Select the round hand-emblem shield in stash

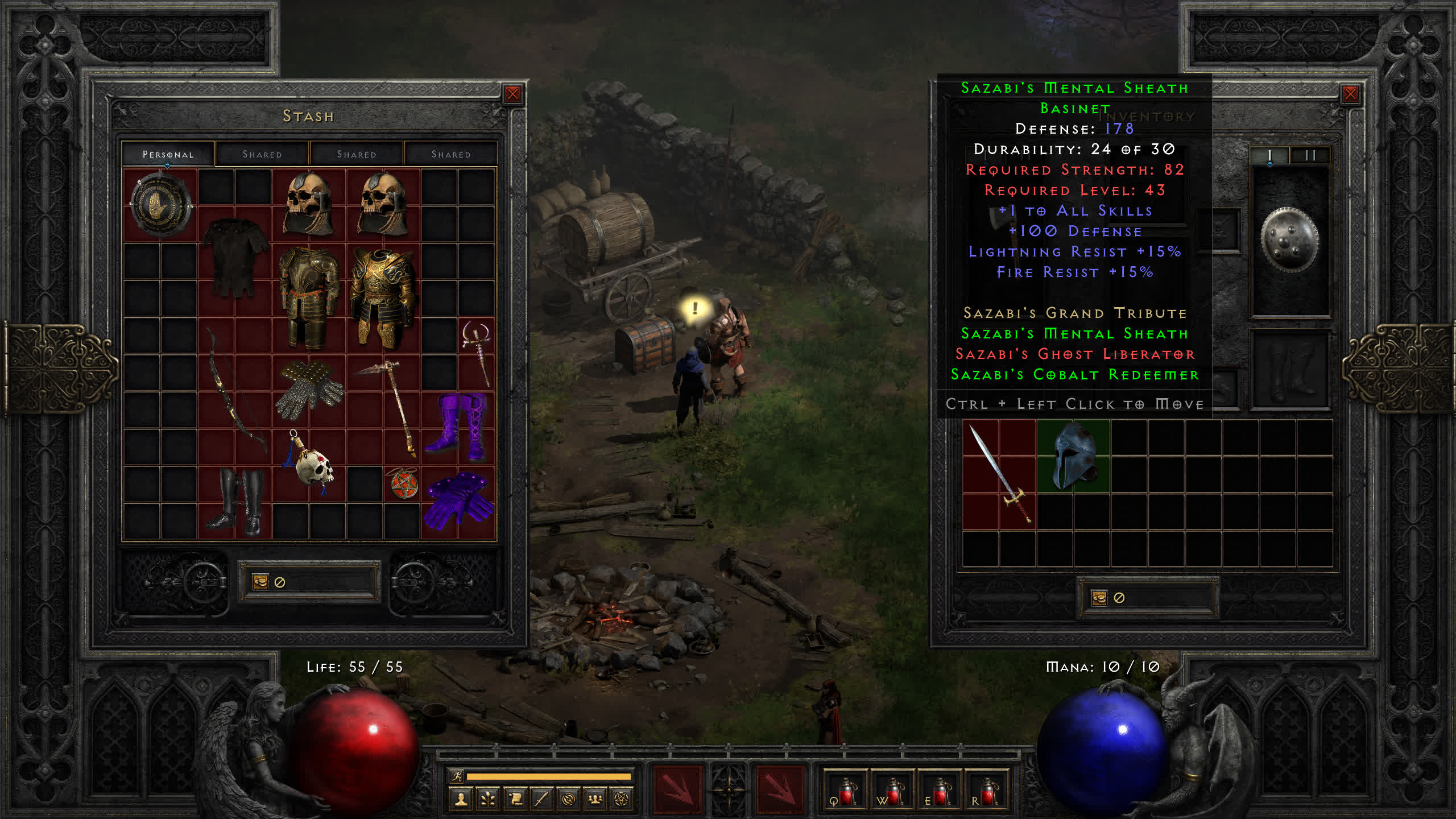coord(160,204)
